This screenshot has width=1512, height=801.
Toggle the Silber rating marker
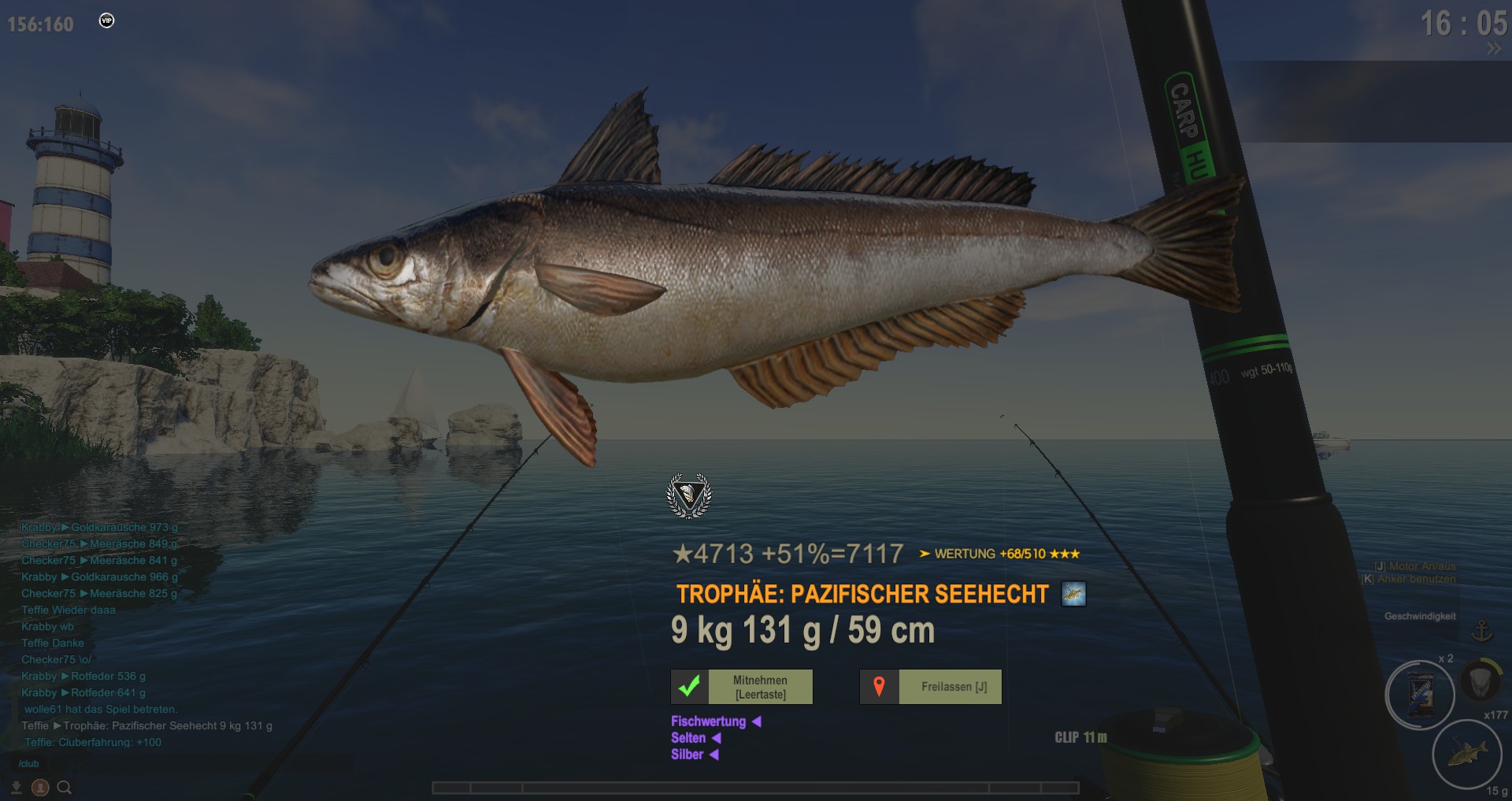(713, 755)
